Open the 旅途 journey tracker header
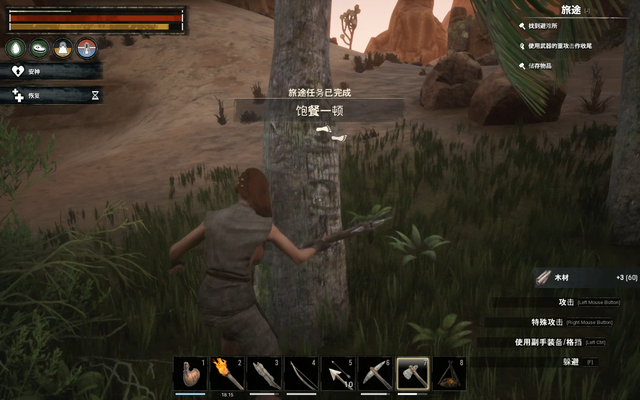This screenshot has width=640, height=400. (x=571, y=9)
